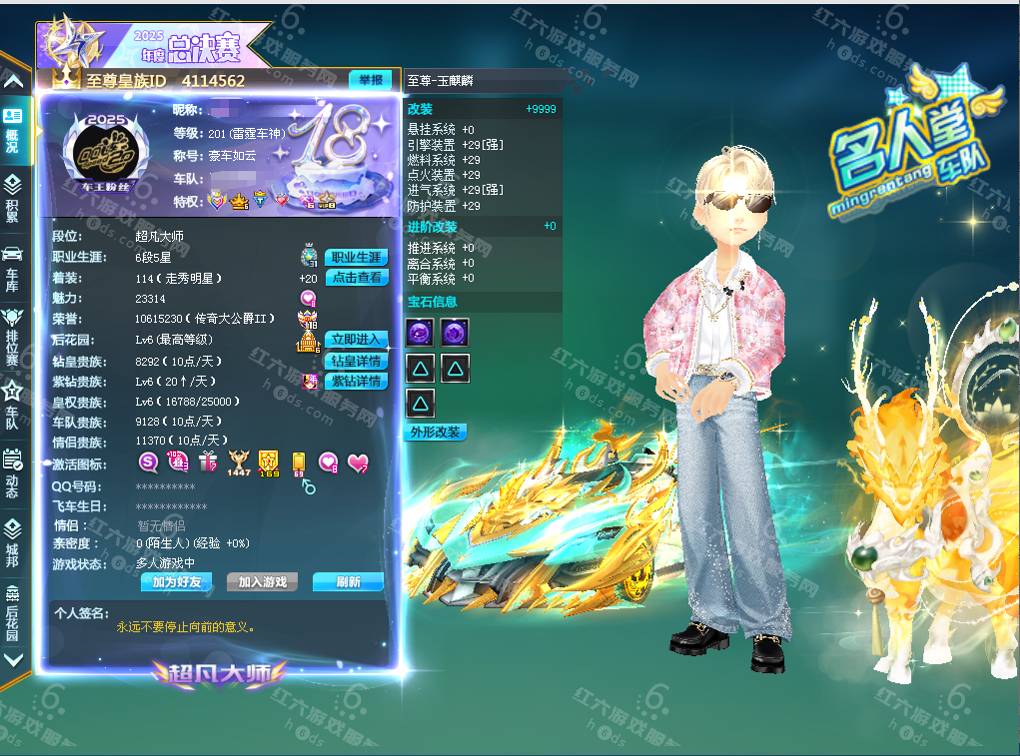
Task: View 紫钻详情 details
Action: click(356, 381)
